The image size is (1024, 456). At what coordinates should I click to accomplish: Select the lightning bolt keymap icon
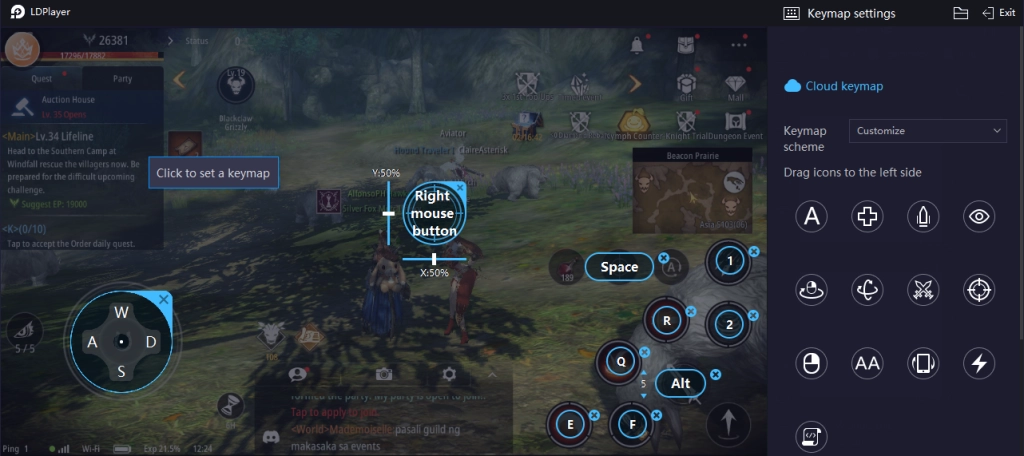click(977, 363)
